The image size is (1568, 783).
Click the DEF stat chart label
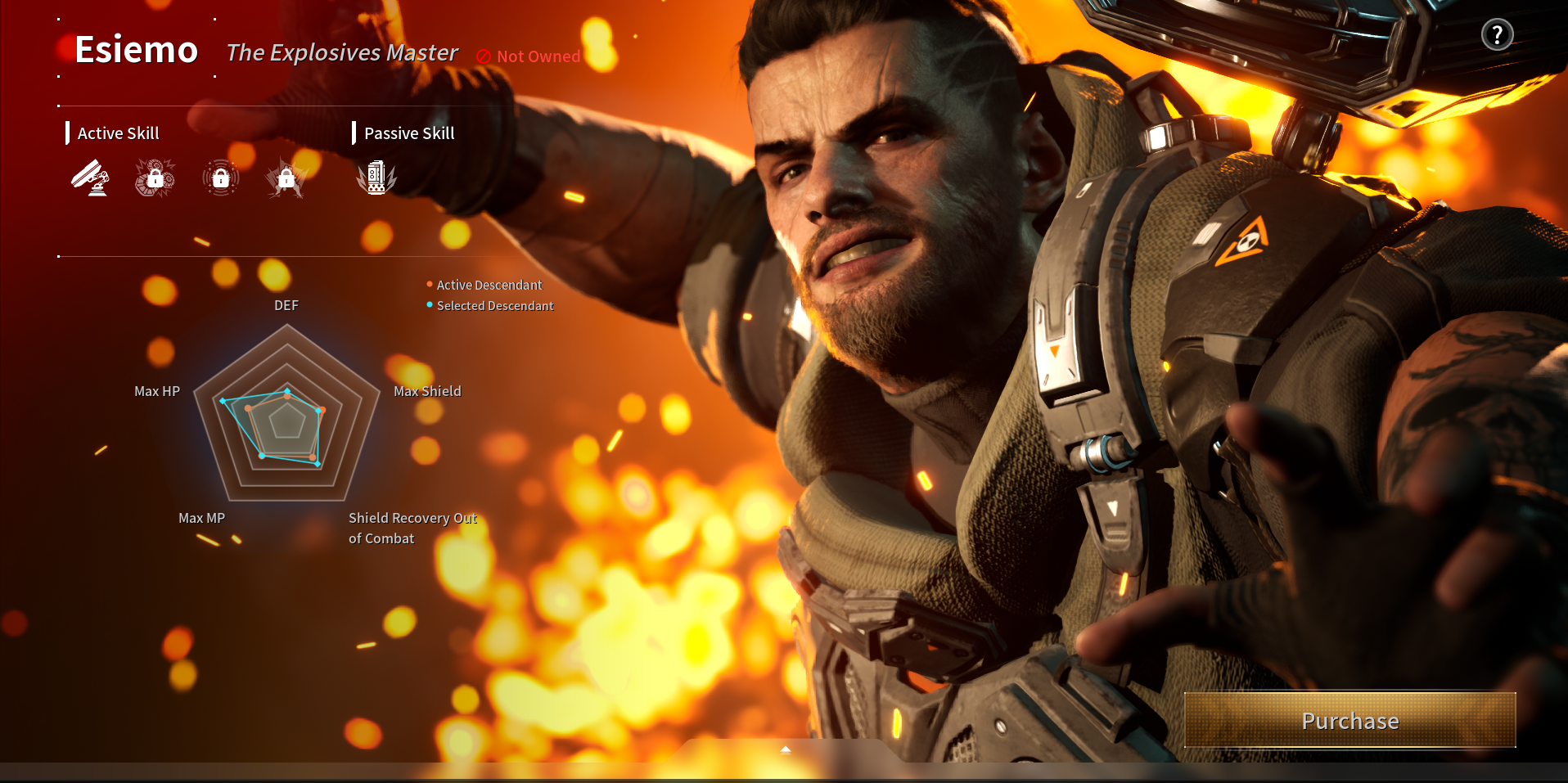pyautogui.click(x=286, y=304)
